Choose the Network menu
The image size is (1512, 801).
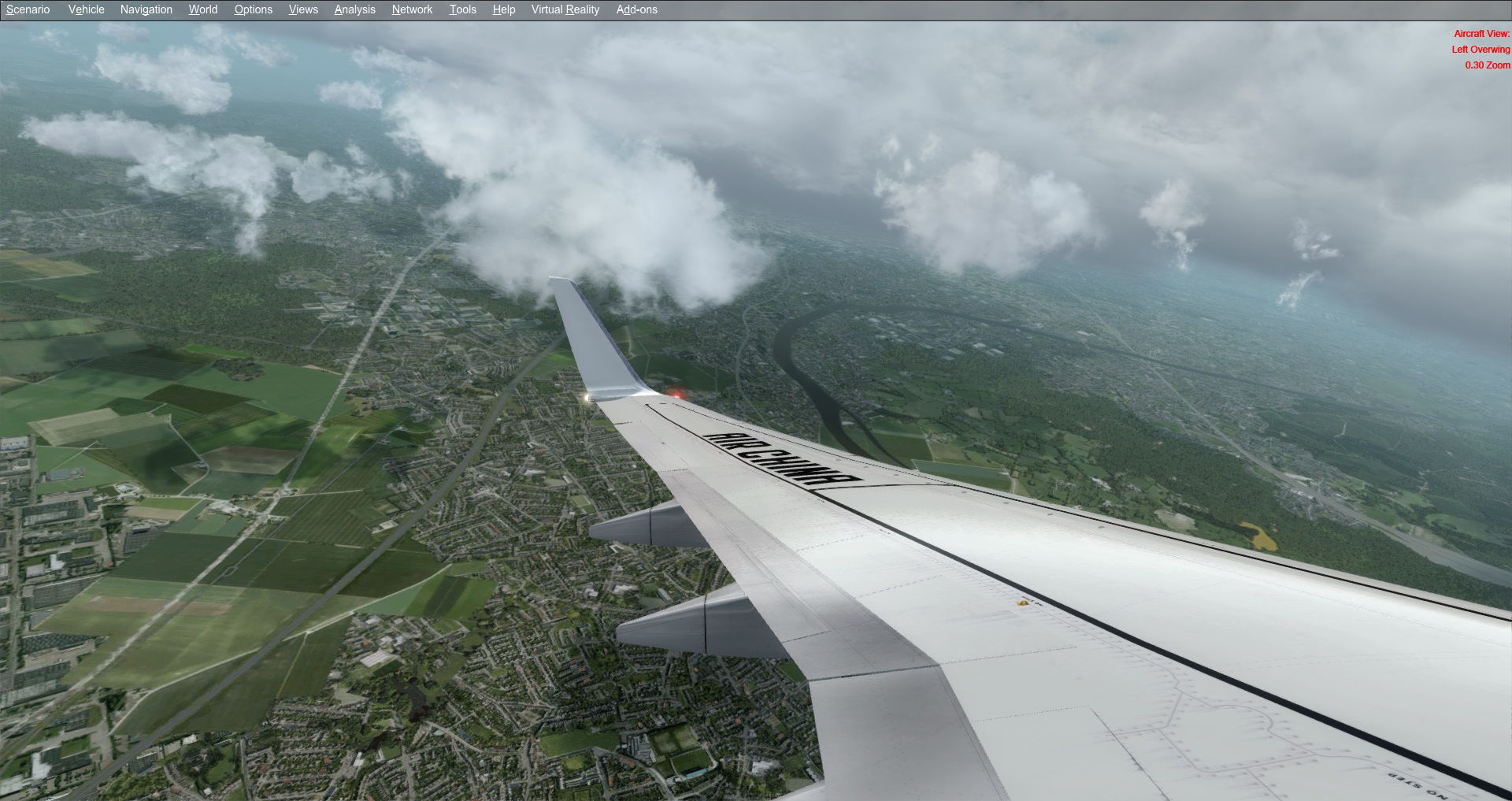click(x=412, y=9)
